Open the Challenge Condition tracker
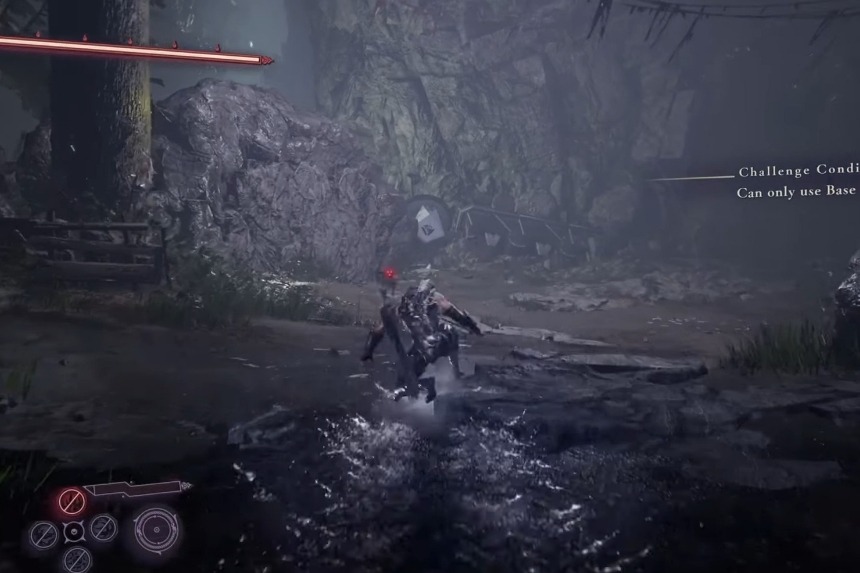Viewport: 860px width, 573px height. pos(797,172)
